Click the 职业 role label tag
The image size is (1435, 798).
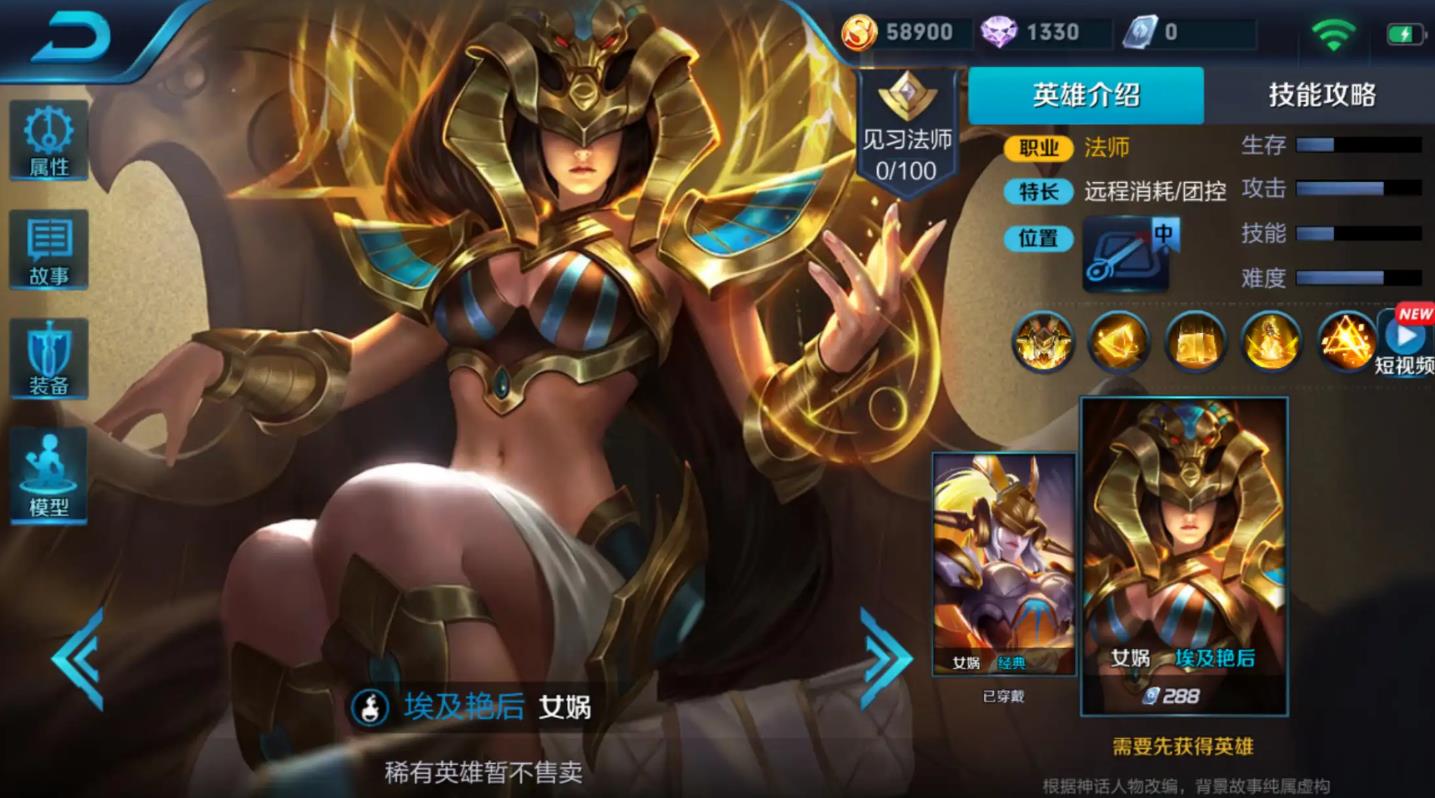(x=1037, y=148)
